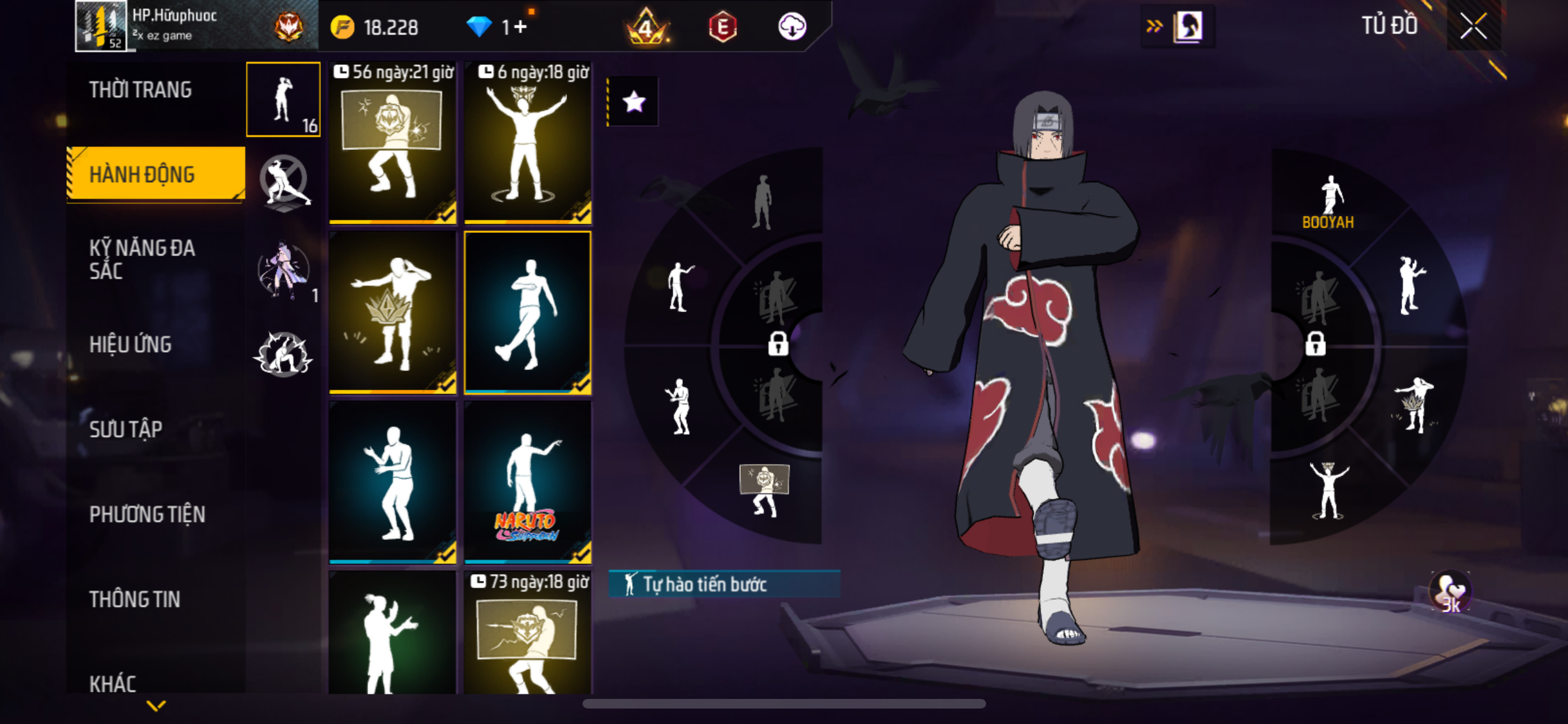Toggle the star favorites filter

[634, 102]
